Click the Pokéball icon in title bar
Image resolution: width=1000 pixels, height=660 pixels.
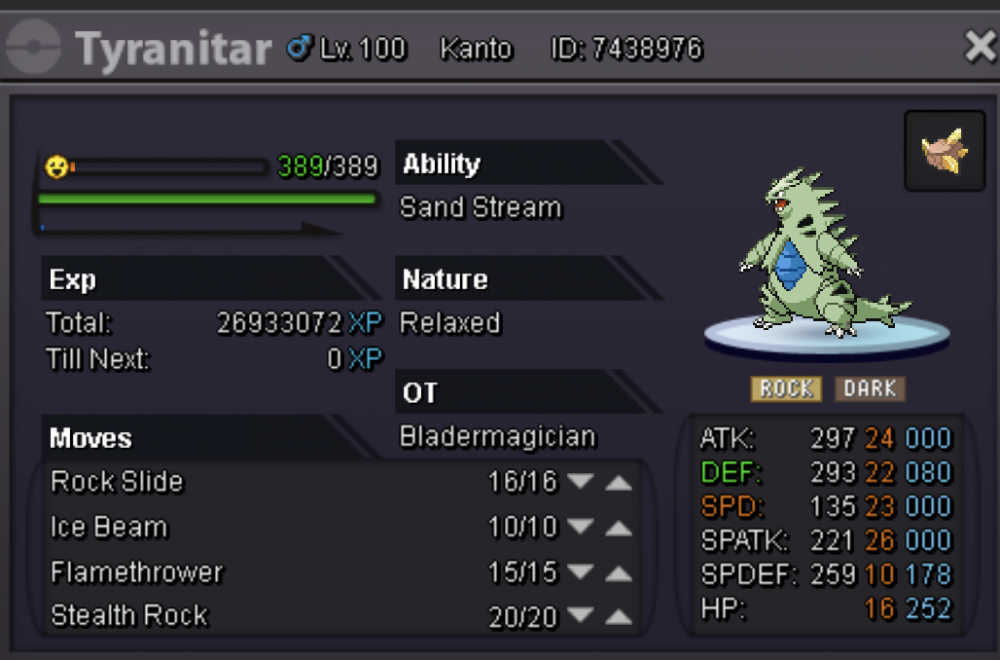[33, 48]
